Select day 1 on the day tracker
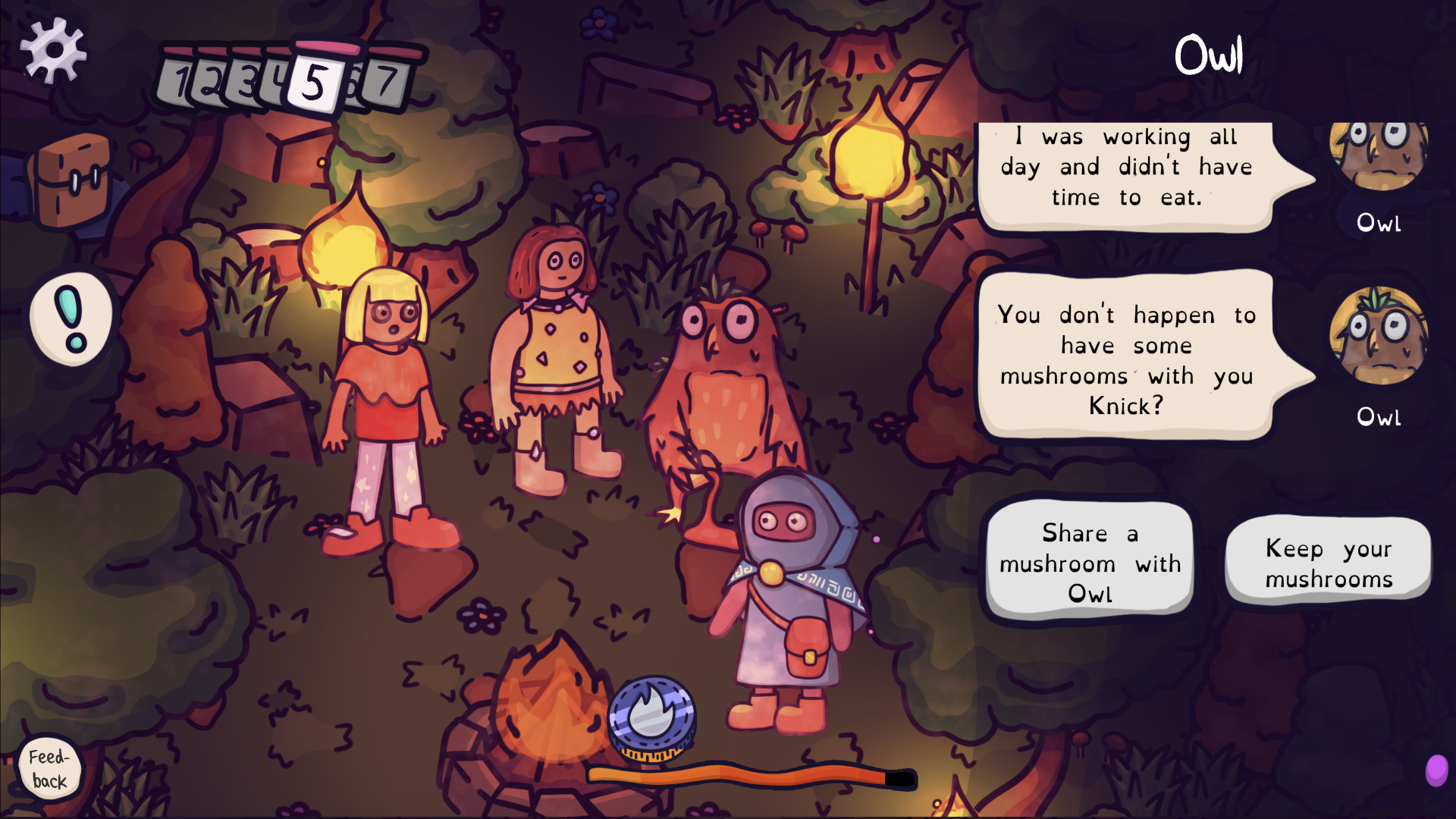The width and height of the screenshot is (1456, 819). [182, 80]
